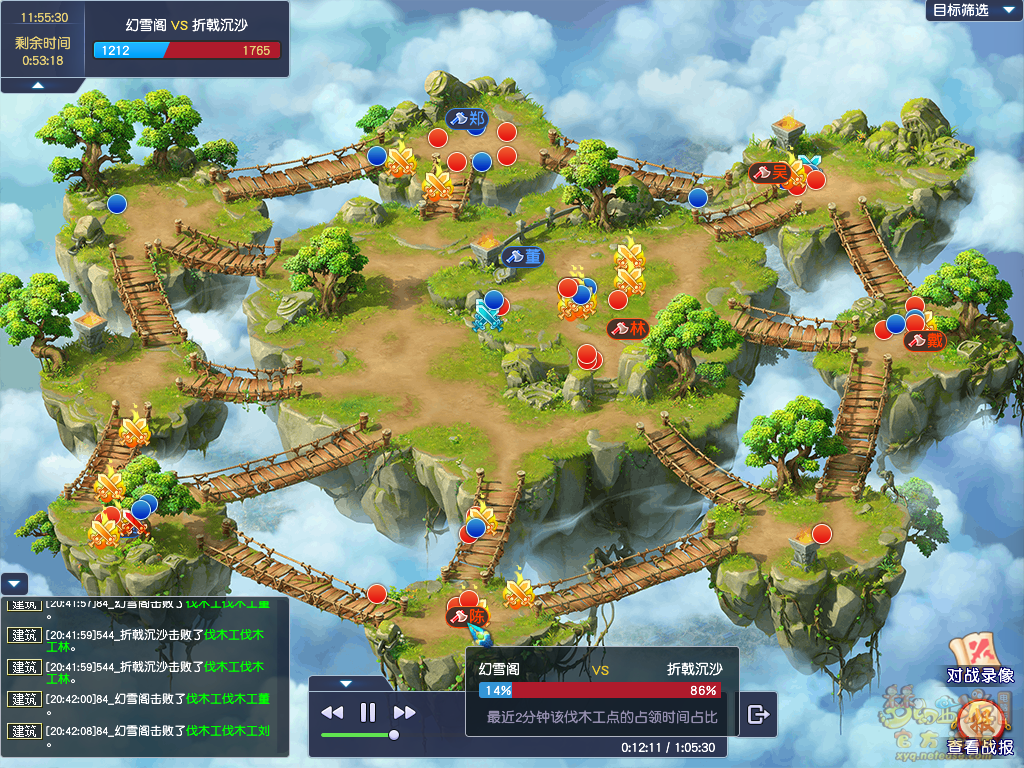Viewport: 1024px width, 768px height.
Task: Collapse the battle log with its down arrow
Action: 13,584
